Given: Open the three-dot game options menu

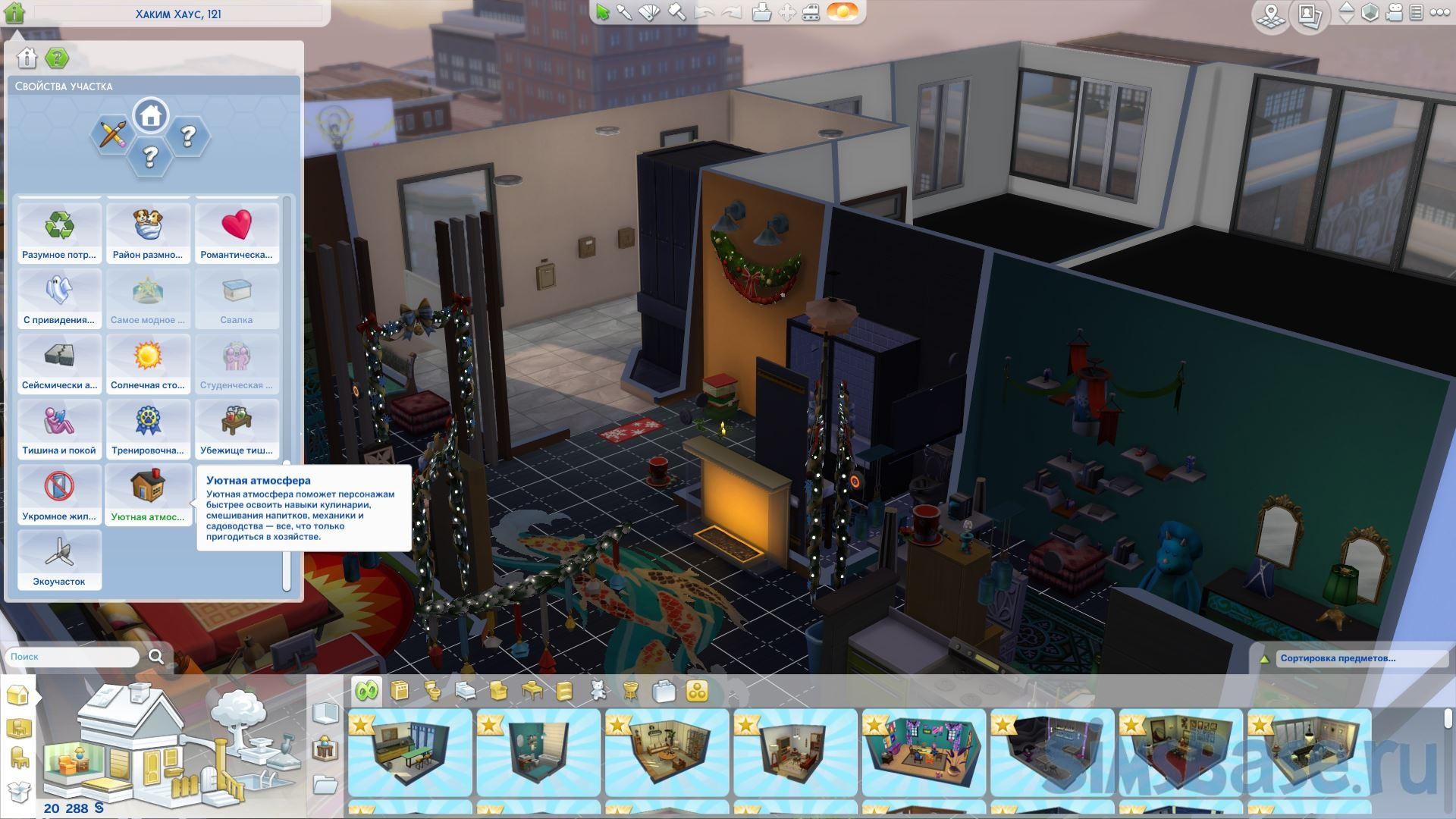Looking at the screenshot, I should pos(1439,13).
